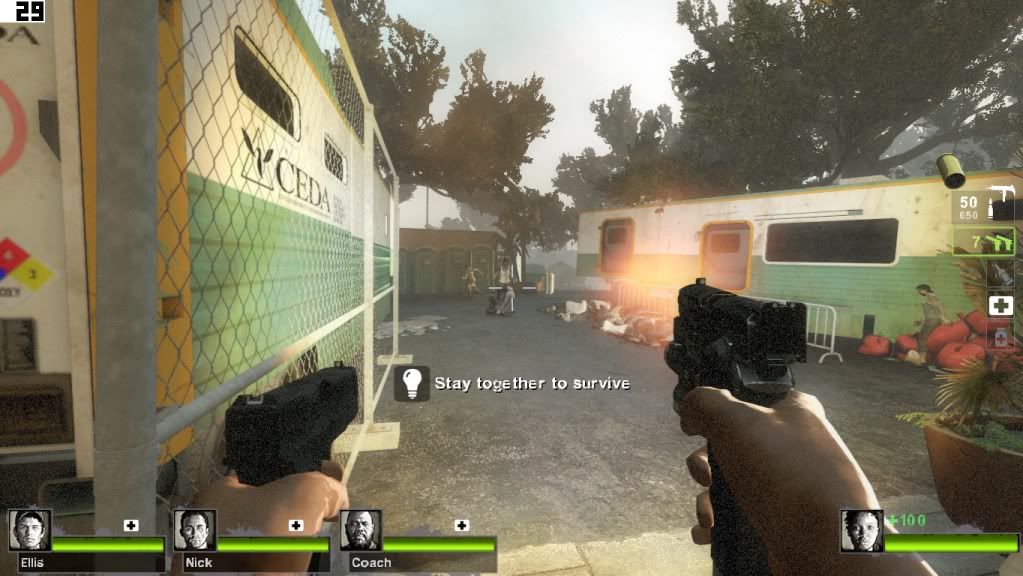
Task: Click Nick's teammate portrait
Action: coord(195,530)
